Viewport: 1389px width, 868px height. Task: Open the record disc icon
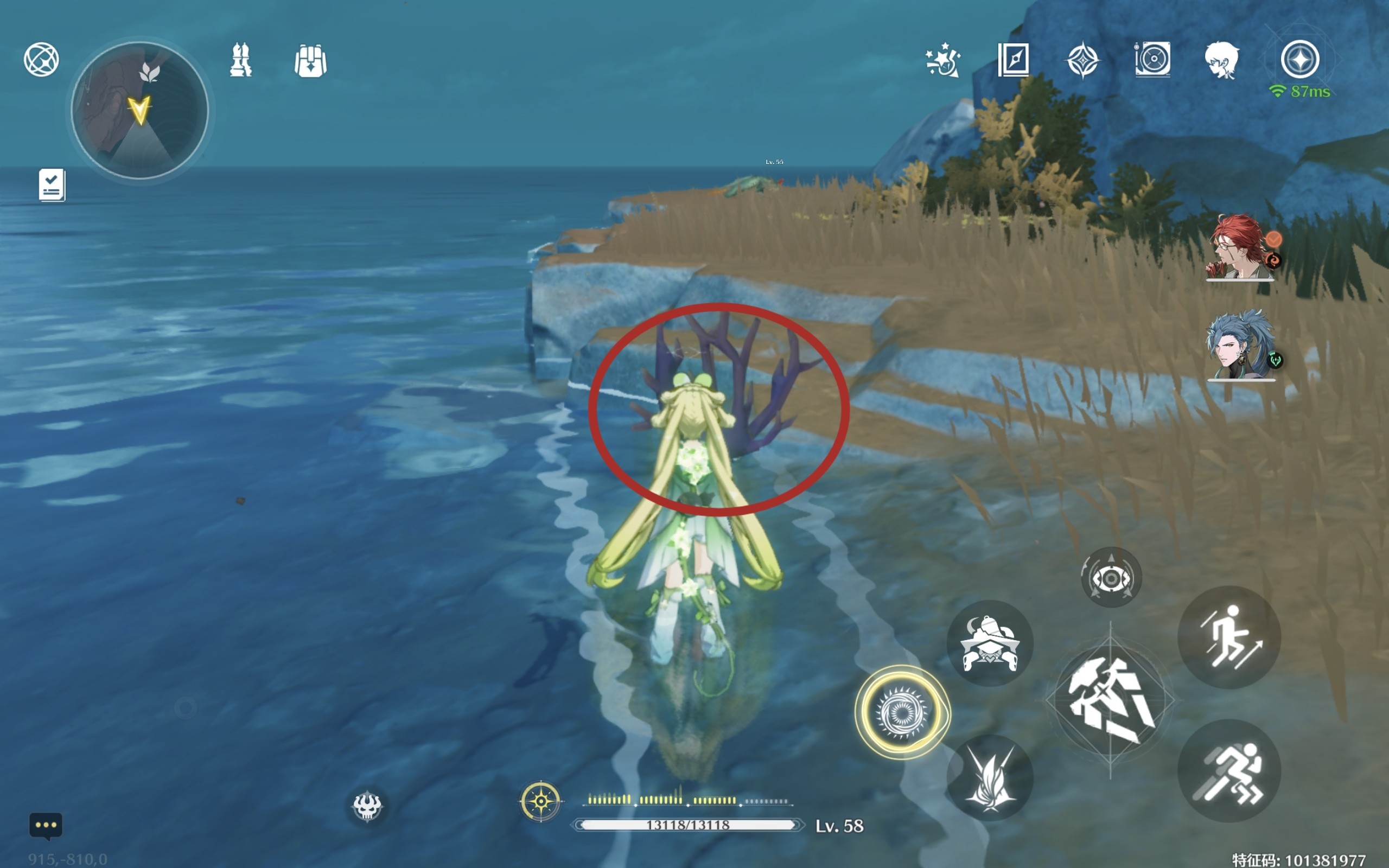(1152, 59)
